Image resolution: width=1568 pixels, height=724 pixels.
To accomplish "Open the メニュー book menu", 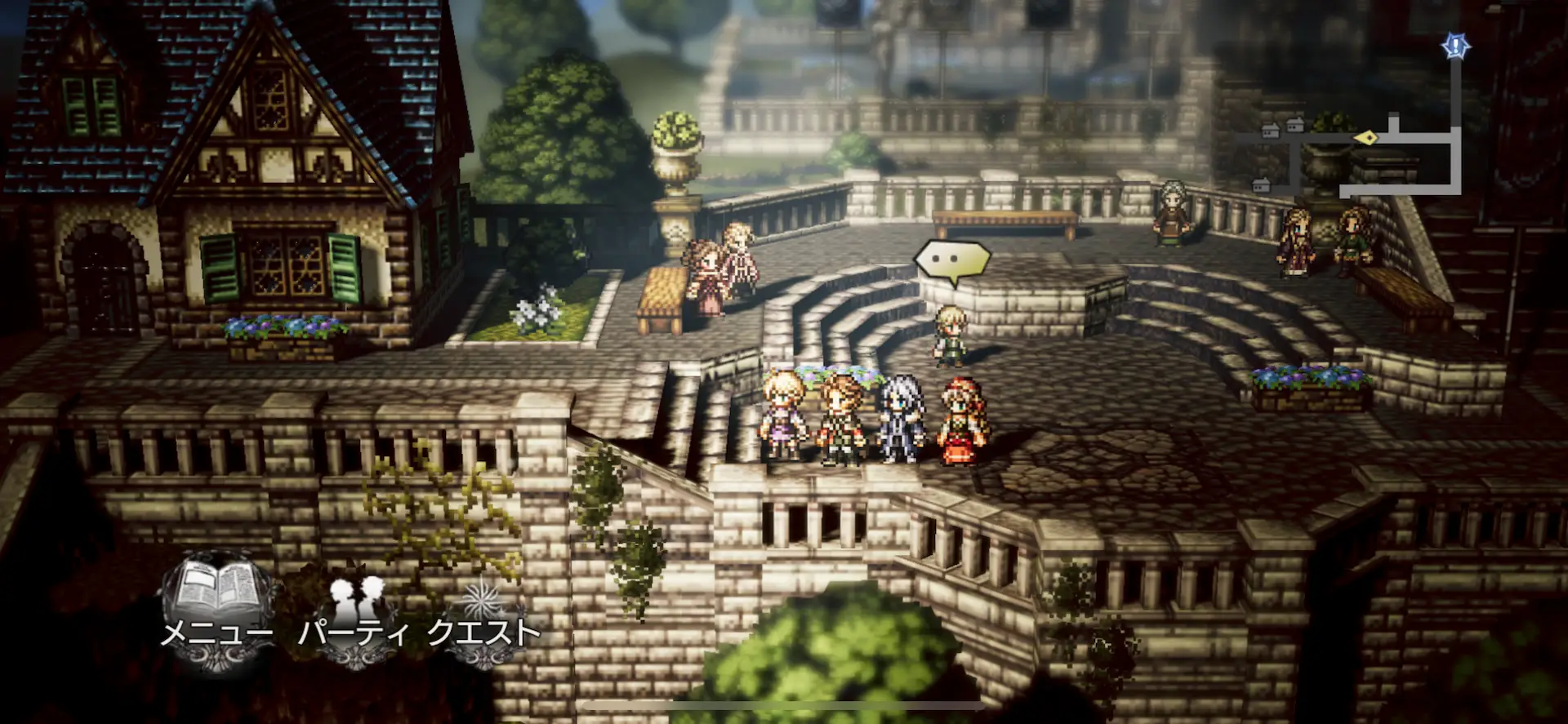I will click(216, 608).
